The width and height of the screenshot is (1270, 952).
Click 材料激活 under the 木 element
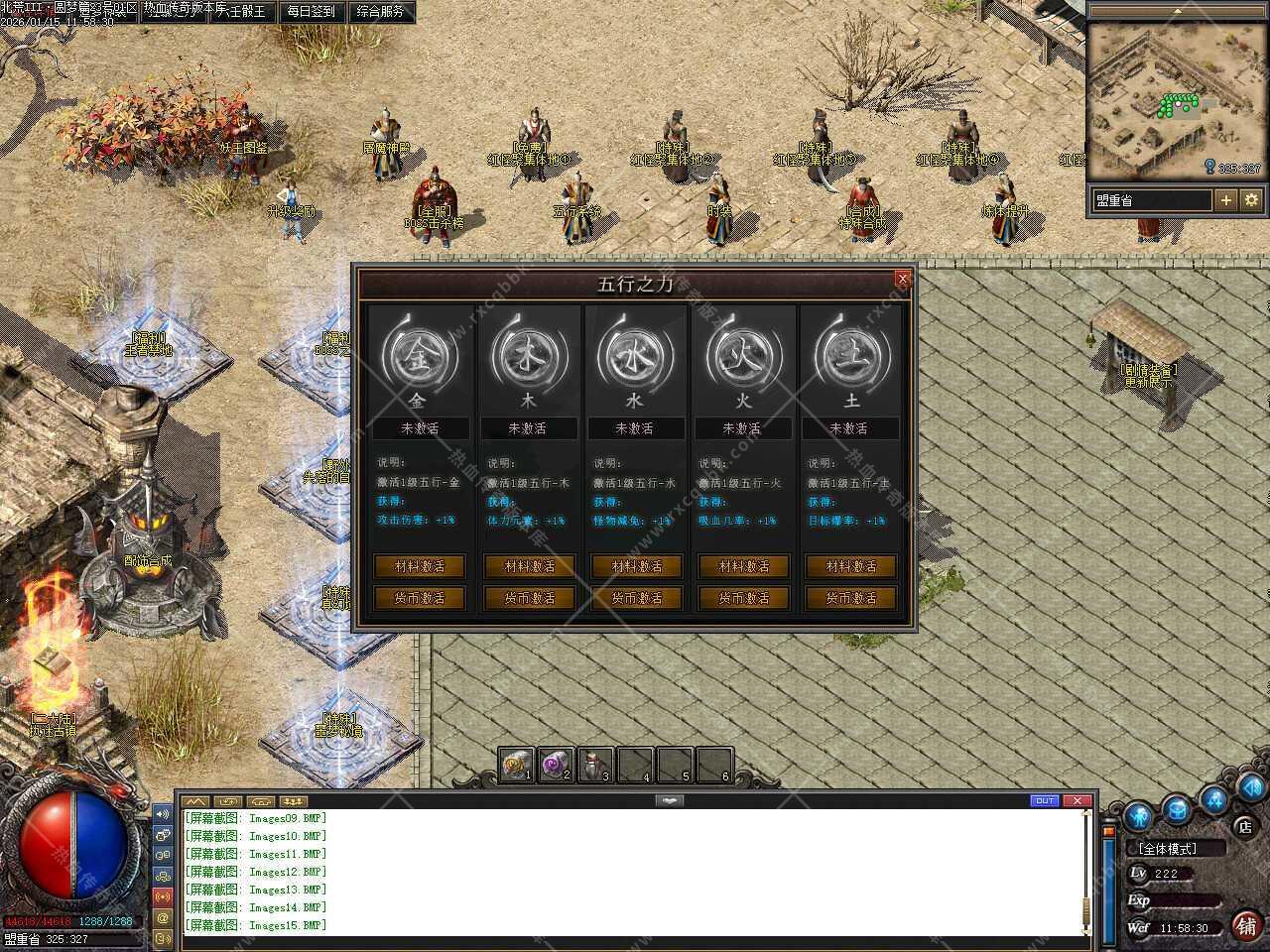point(529,566)
